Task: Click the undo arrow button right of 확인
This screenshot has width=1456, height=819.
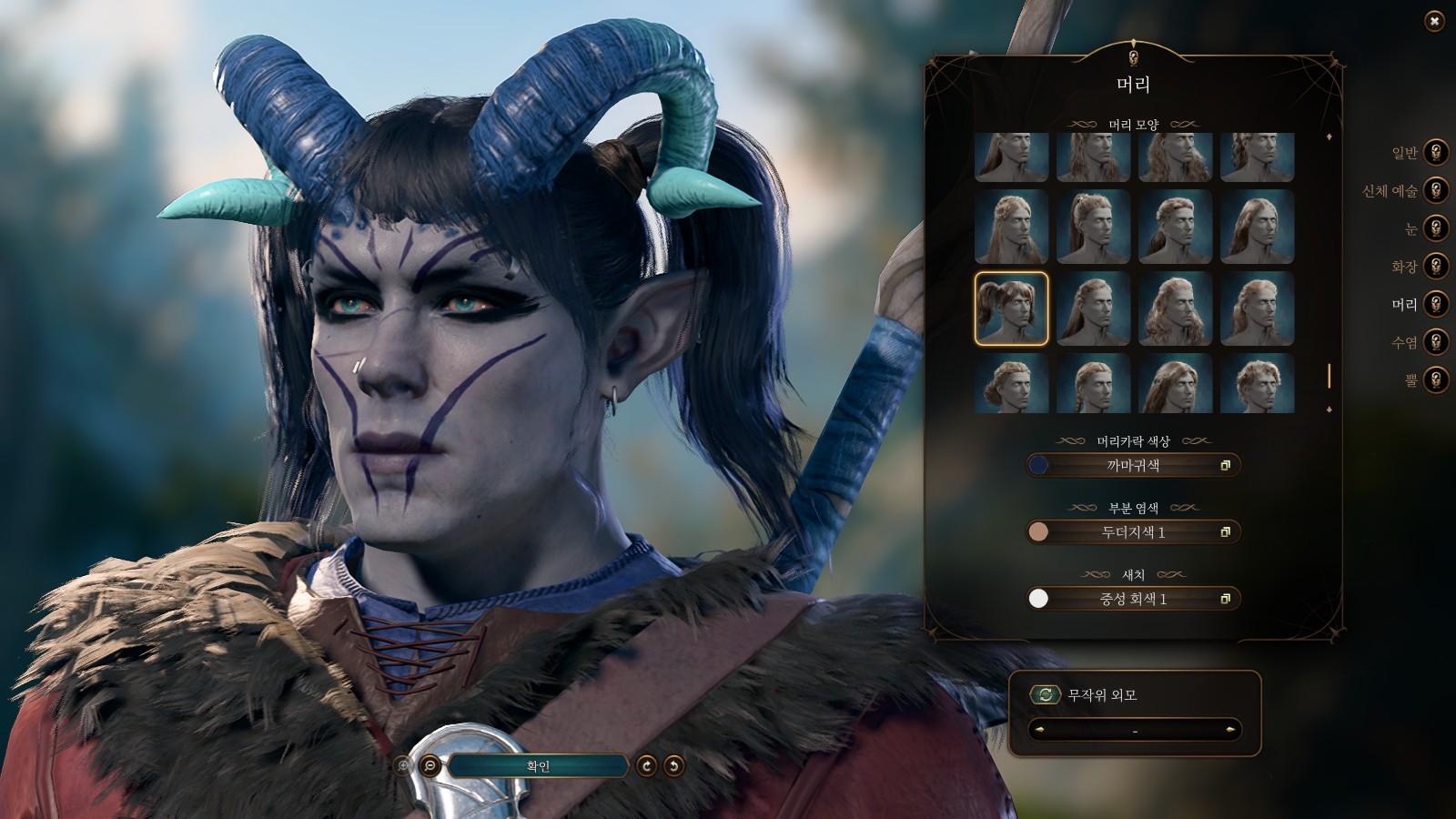Action: [673, 766]
